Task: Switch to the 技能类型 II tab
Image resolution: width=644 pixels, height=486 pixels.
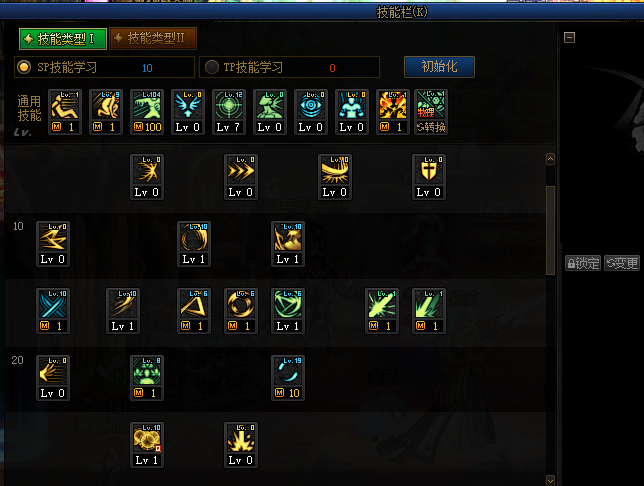Action: [153, 39]
